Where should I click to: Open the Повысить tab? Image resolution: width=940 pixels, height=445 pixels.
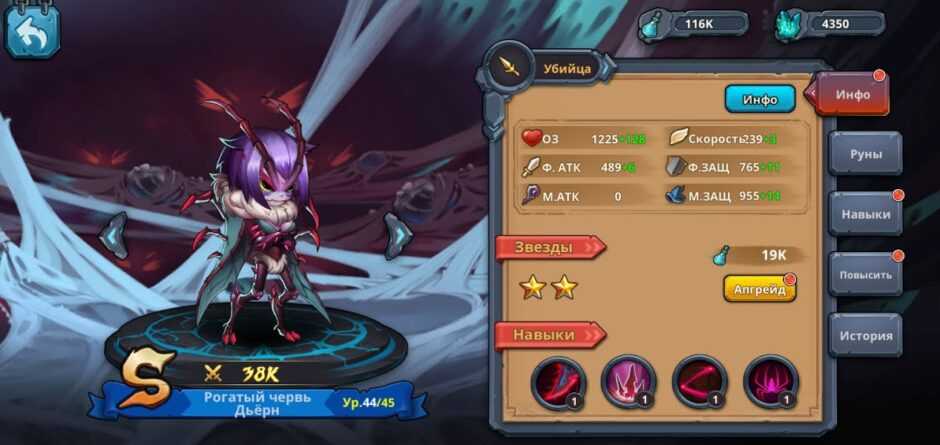pos(865,274)
